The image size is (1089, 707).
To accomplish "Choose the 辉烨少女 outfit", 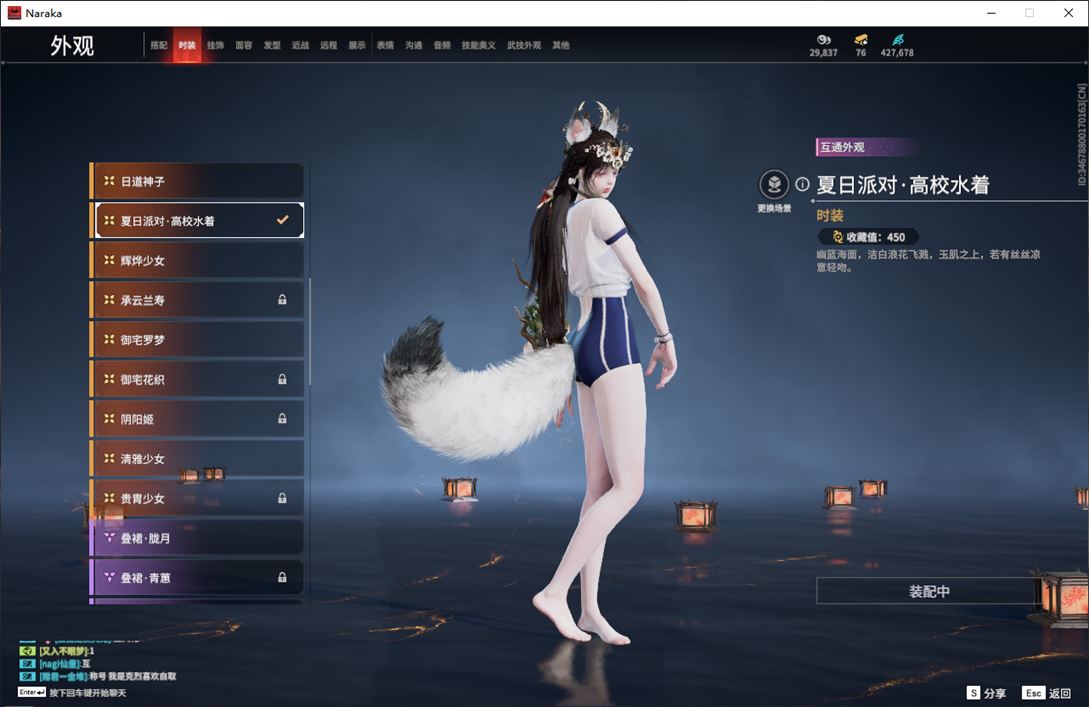I will 198,261.
